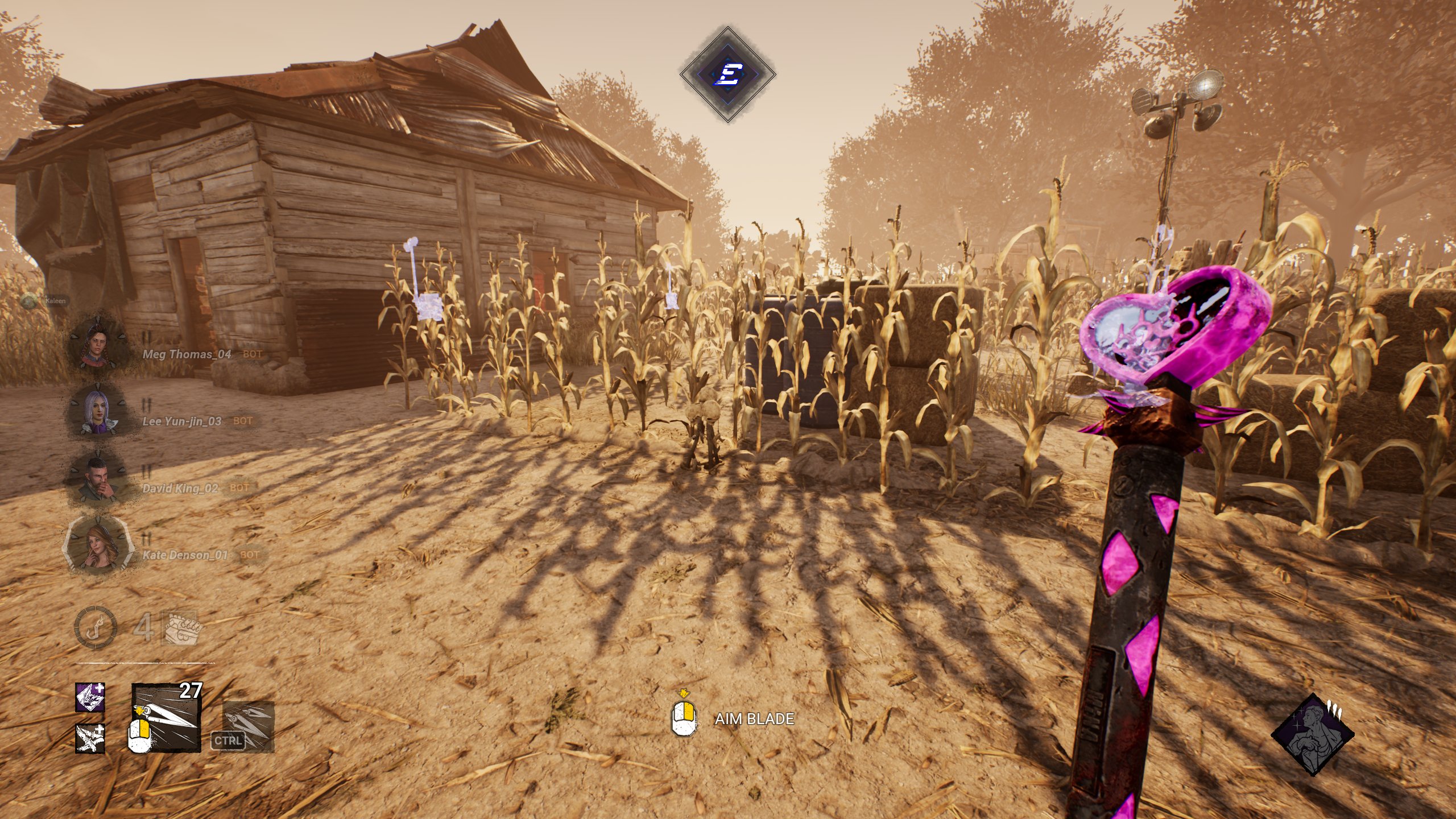Click the hook counter ring icon
This screenshot has width=1456, height=819.
tap(96, 628)
